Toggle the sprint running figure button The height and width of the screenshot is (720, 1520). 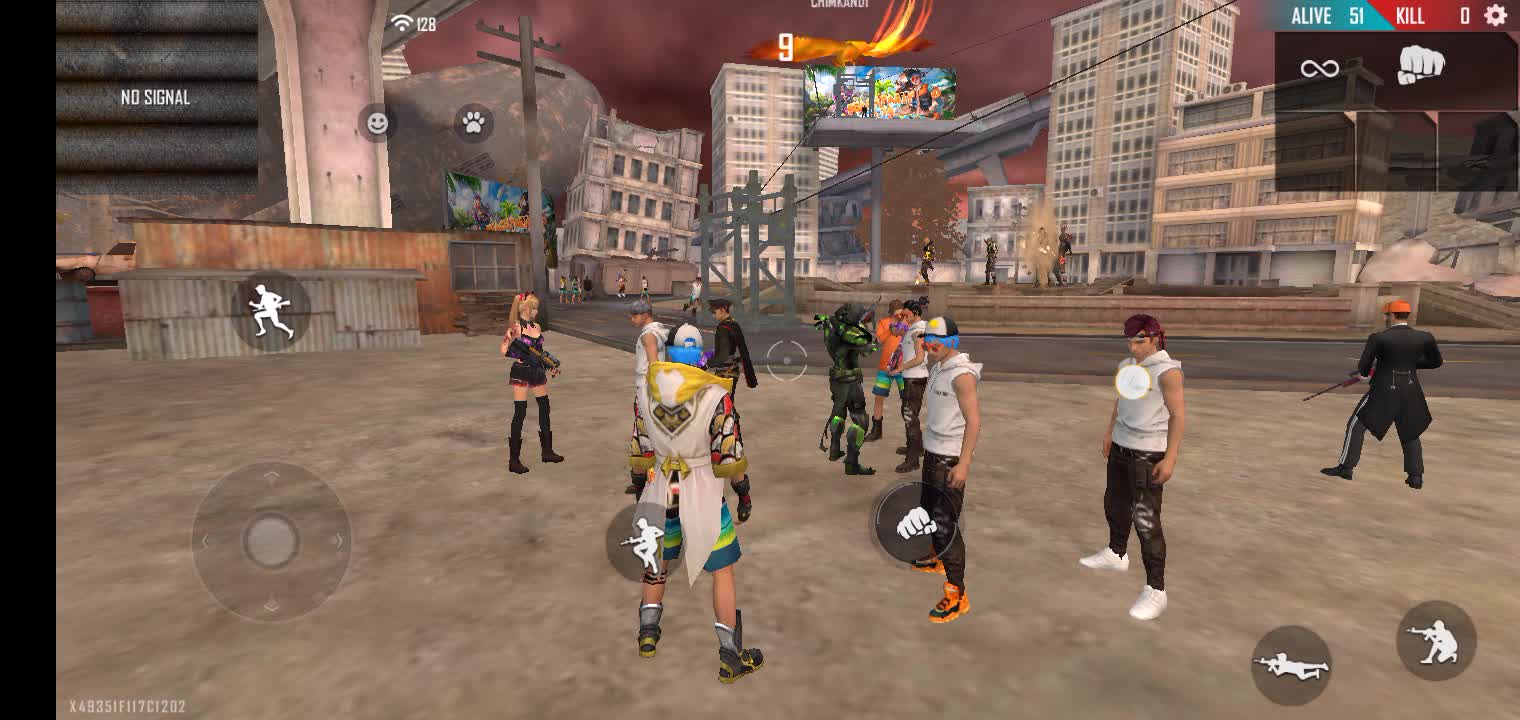click(271, 310)
